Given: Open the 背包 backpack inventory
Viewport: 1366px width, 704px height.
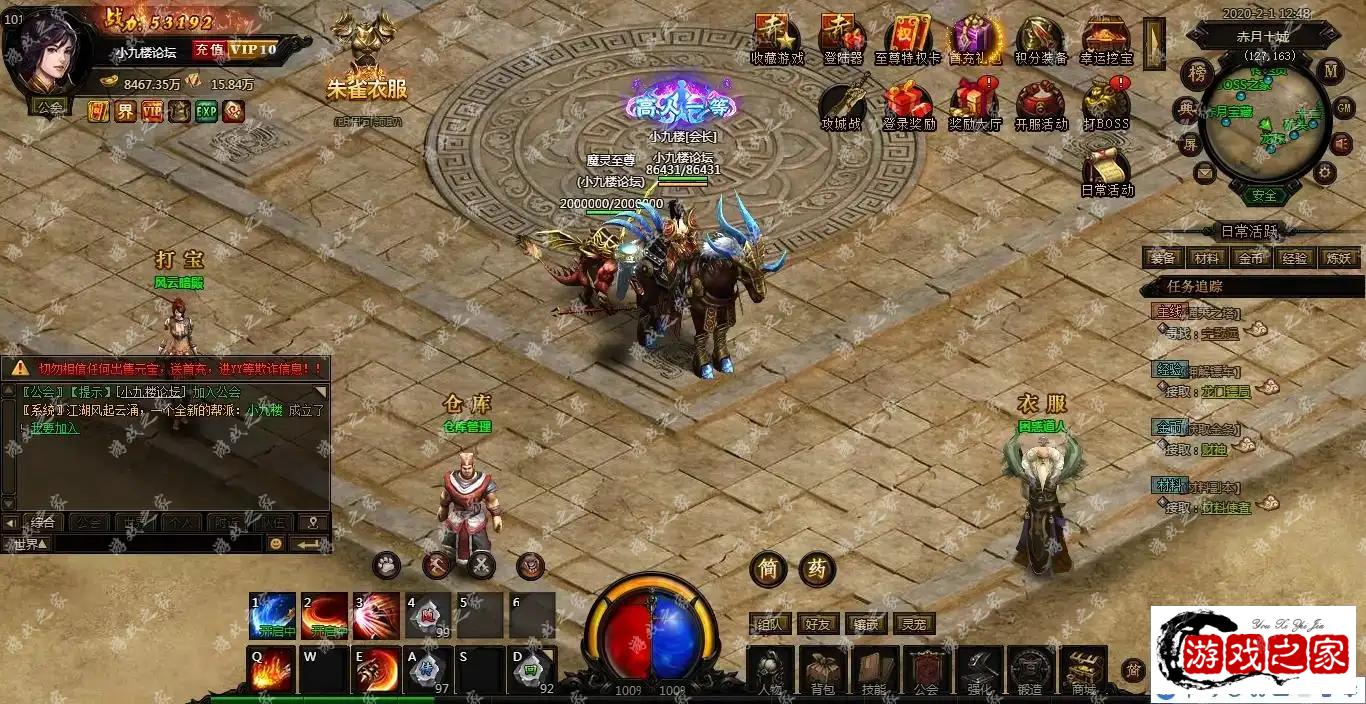Looking at the screenshot, I should pyautogui.click(x=822, y=669).
